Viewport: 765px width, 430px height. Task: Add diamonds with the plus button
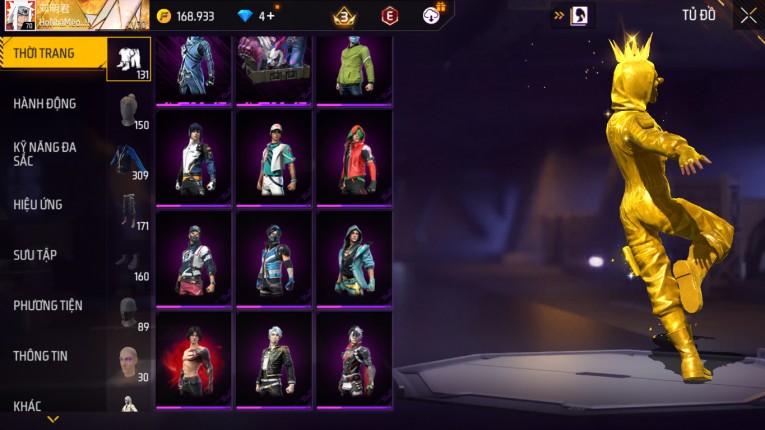pyautogui.click(x=270, y=16)
